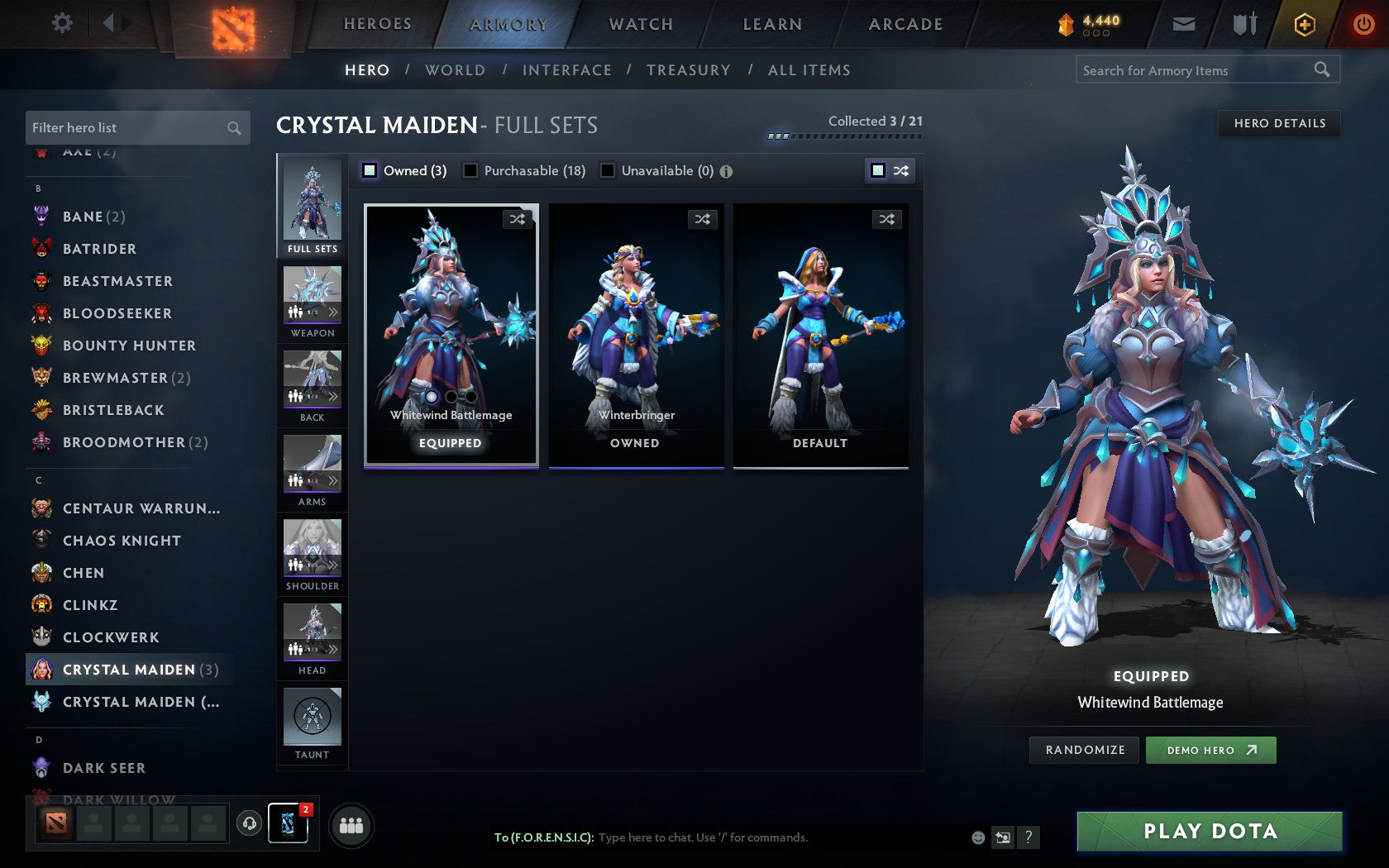This screenshot has height=868, width=1389.
Task: Click the shield-and-sword loadout icon
Action: [1243, 24]
